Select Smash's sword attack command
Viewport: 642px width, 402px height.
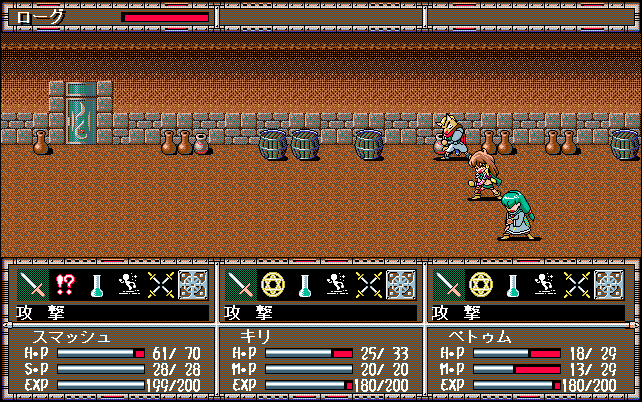(33, 285)
